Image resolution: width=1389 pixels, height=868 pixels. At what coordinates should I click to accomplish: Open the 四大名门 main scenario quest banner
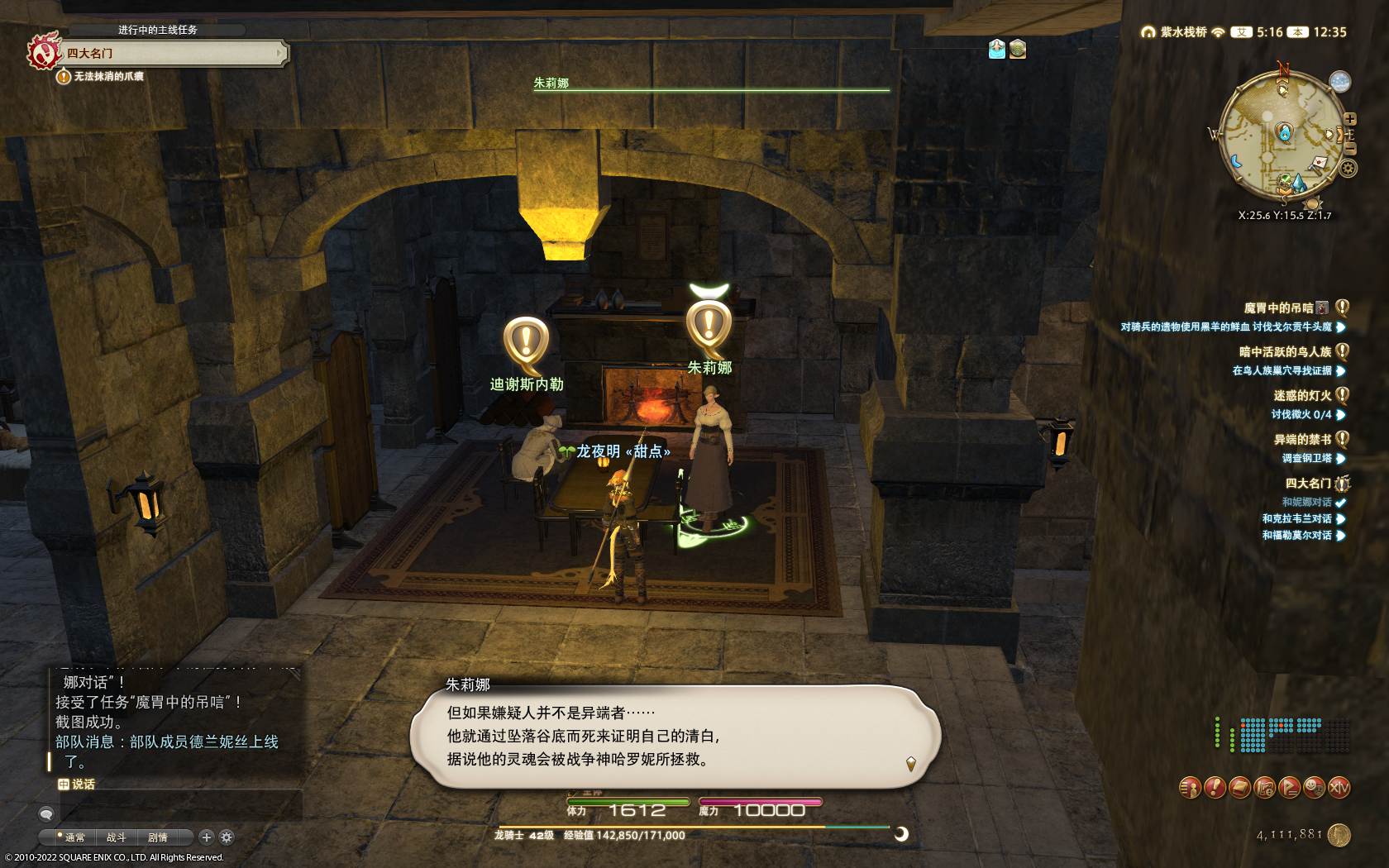(x=172, y=54)
